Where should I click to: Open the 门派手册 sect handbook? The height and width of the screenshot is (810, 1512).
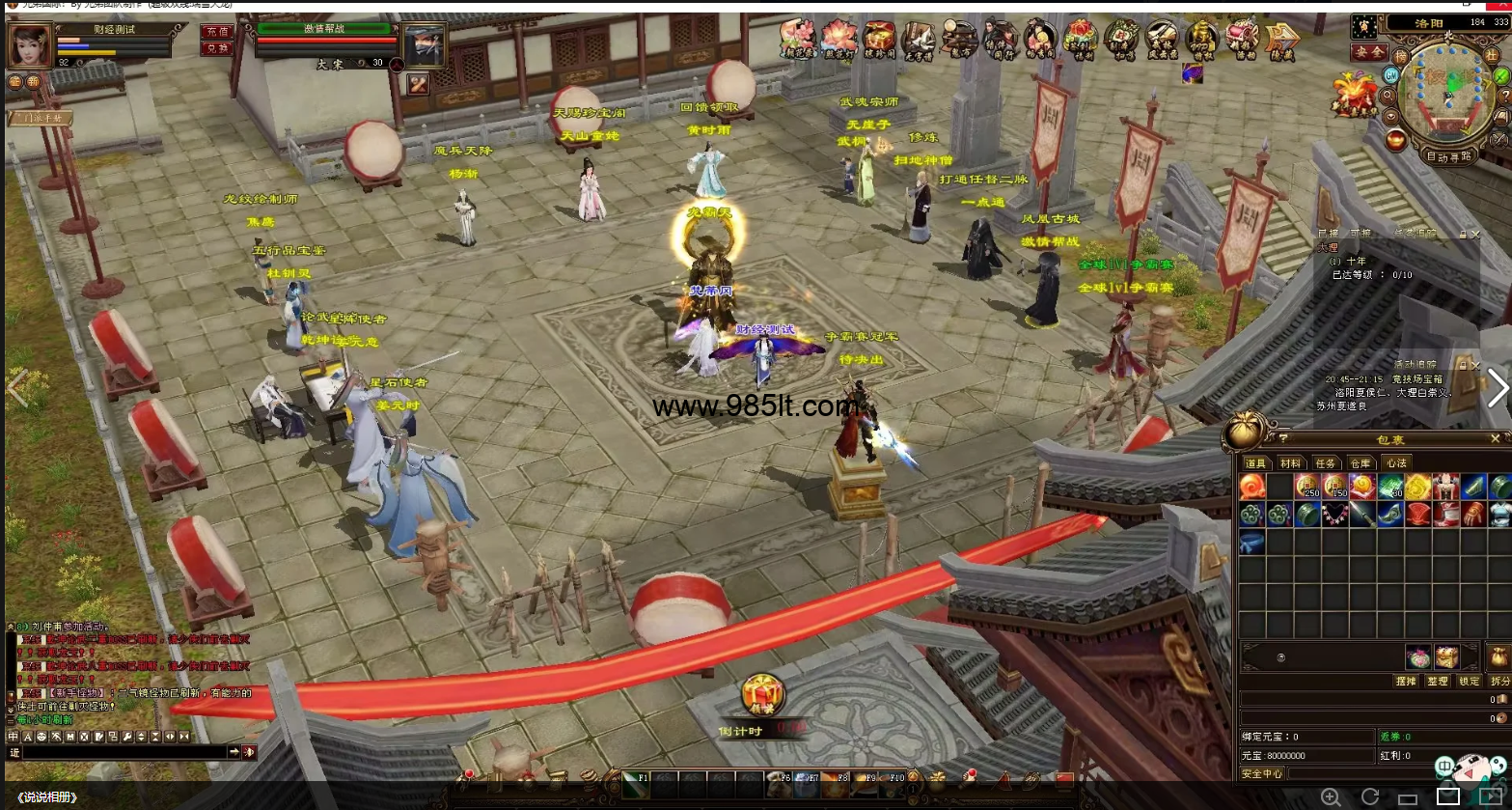[x=41, y=118]
